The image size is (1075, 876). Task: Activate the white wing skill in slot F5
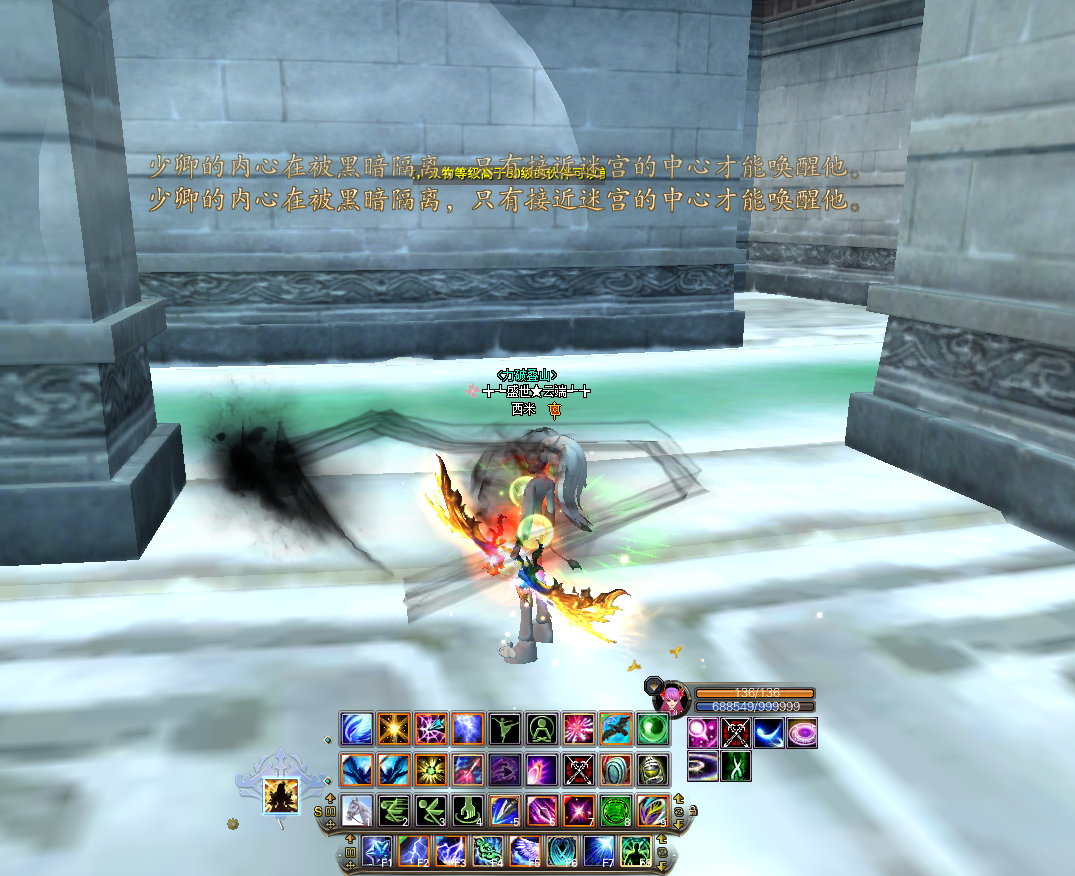pos(524,851)
